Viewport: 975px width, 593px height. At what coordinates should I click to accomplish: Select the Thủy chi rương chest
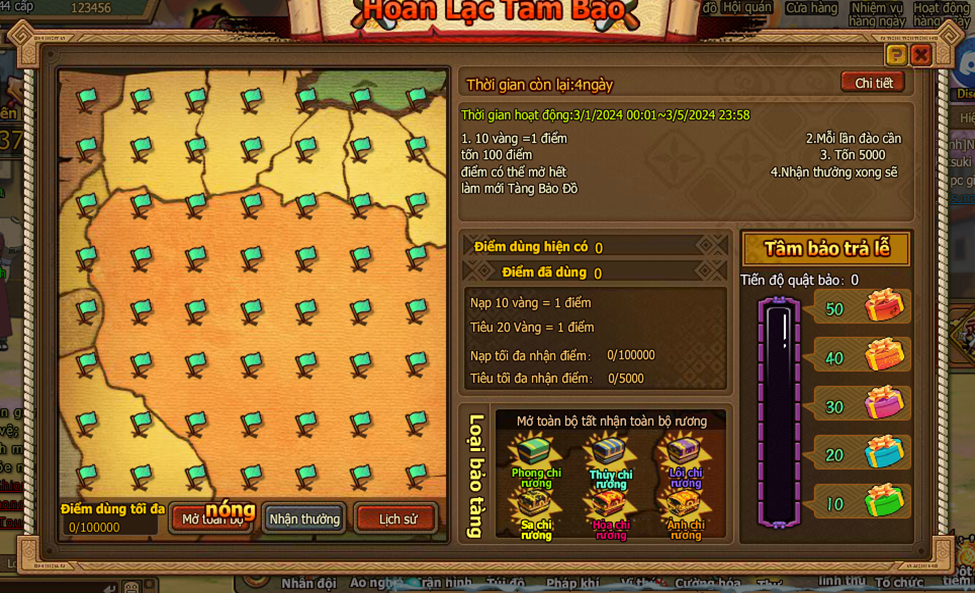point(610,455)
